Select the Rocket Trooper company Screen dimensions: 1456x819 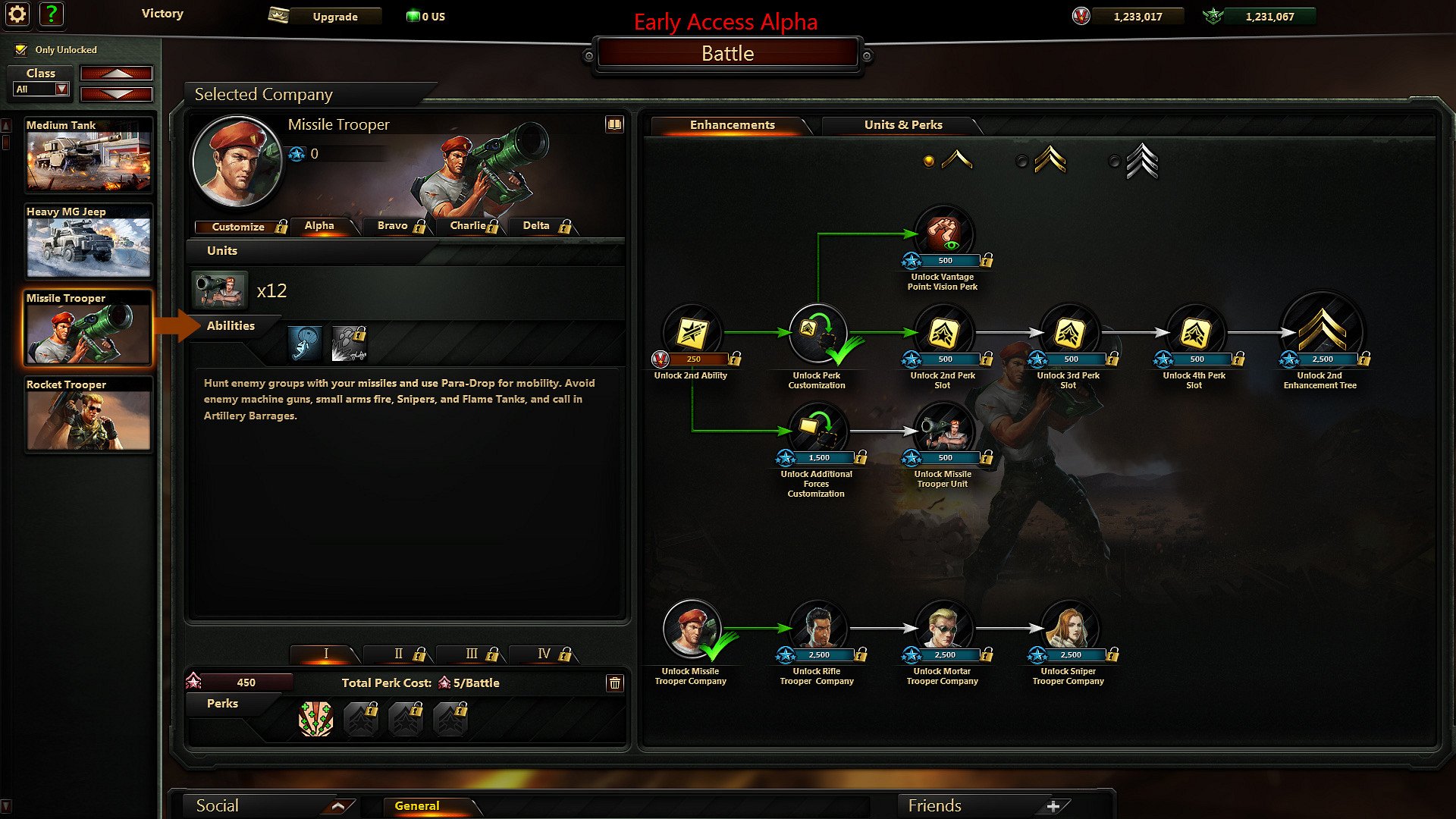click(x=88, y=414)
